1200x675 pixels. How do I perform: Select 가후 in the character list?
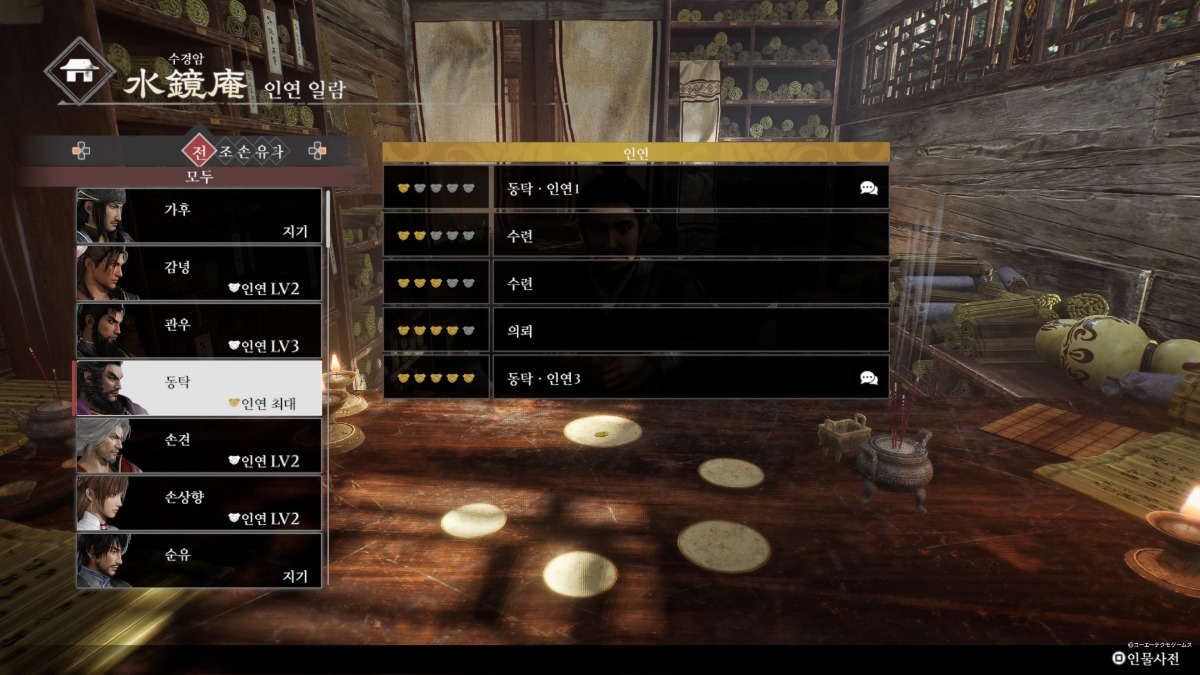click(x=199, y=216)
